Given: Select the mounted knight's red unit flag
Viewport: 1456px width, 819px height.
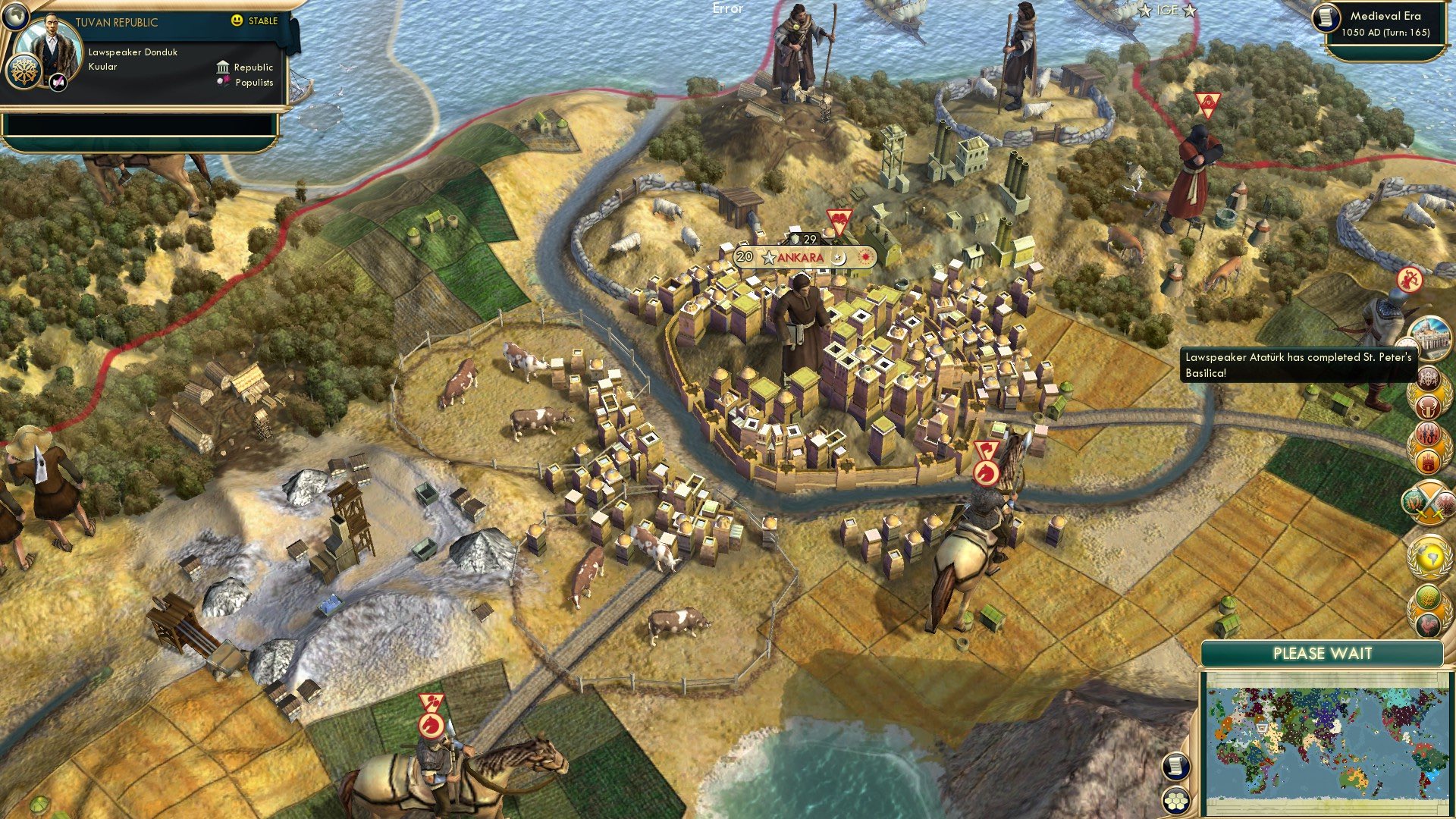Looking at the screenshot, I should pyautogui.click(x=987, y=455).
